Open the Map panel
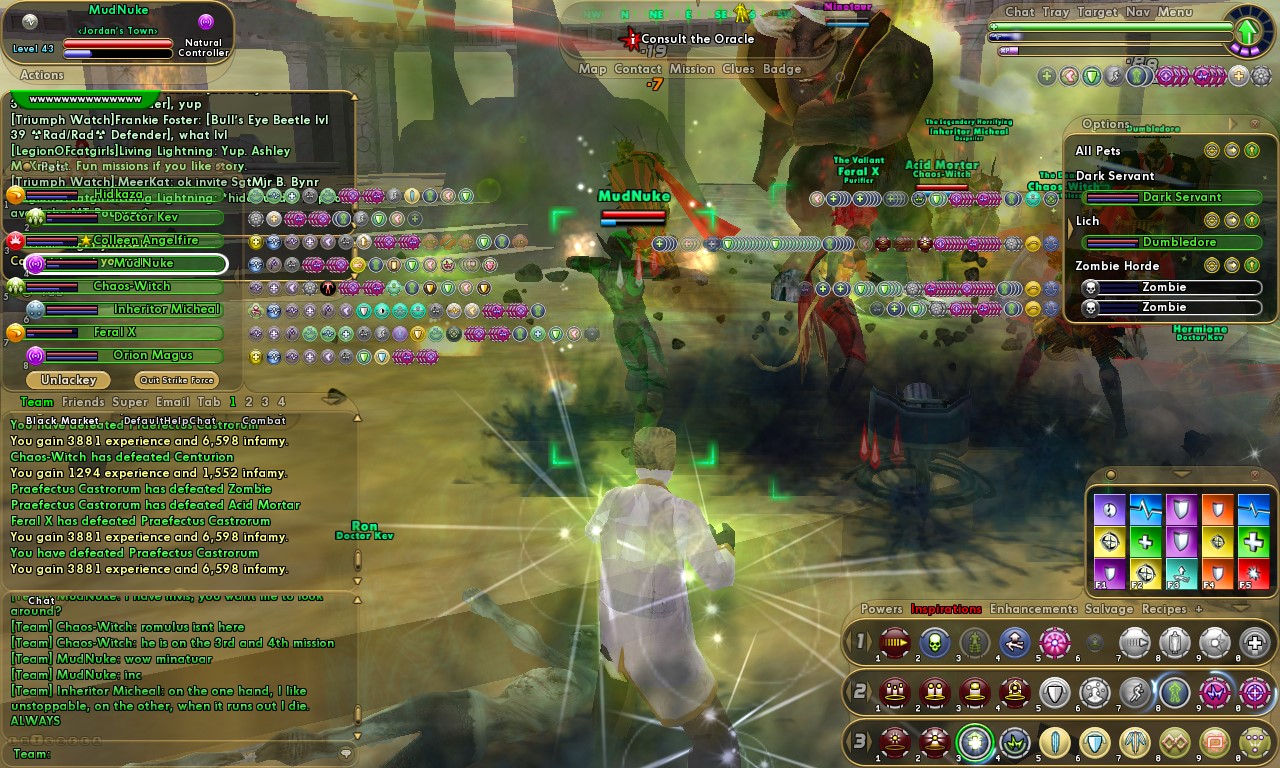The image size is (1280, 768). pyautogui.click(x=592, y=69)
